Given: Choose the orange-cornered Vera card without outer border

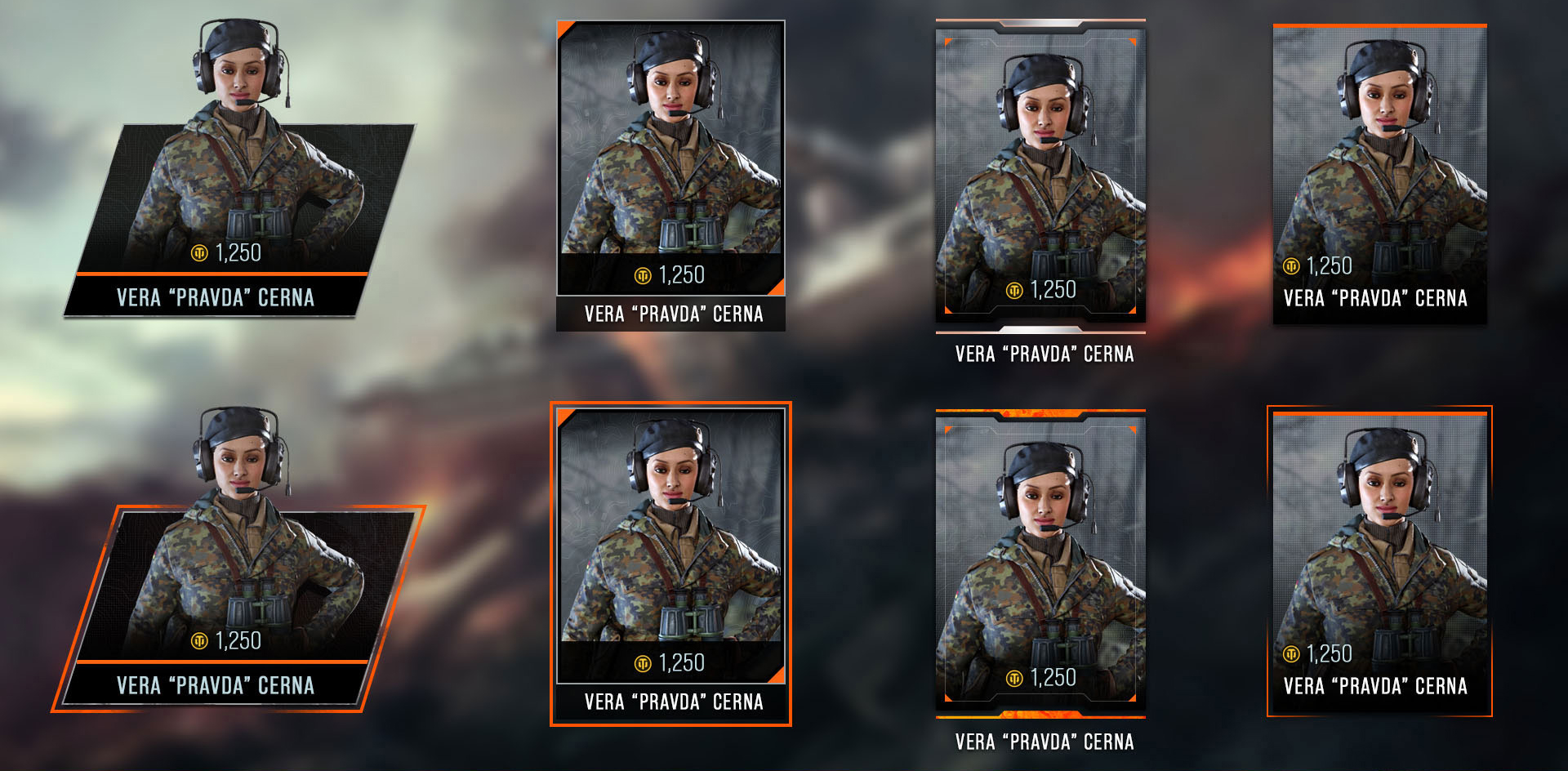Looking at the screenshot, I should [x=670, y=176].
